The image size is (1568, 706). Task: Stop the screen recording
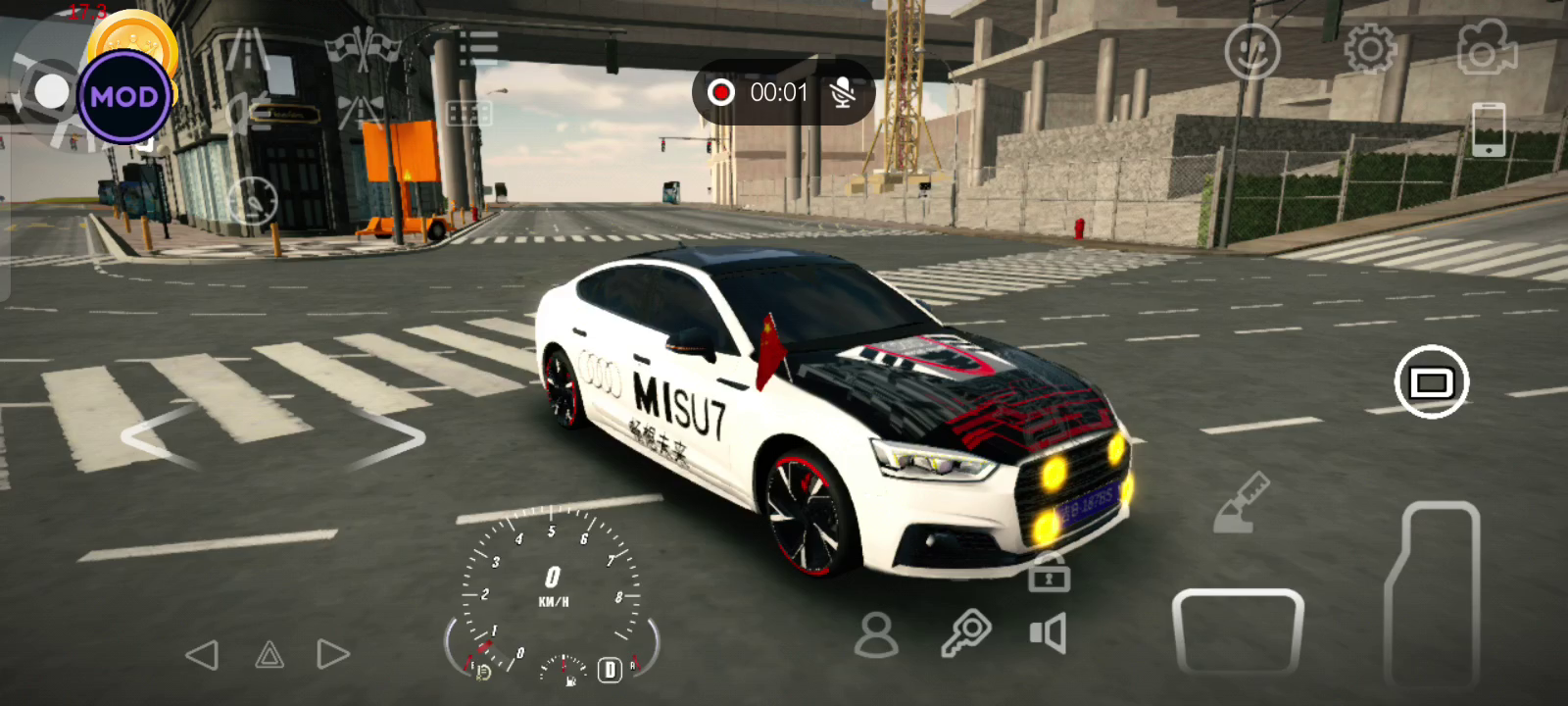[721, 92]
